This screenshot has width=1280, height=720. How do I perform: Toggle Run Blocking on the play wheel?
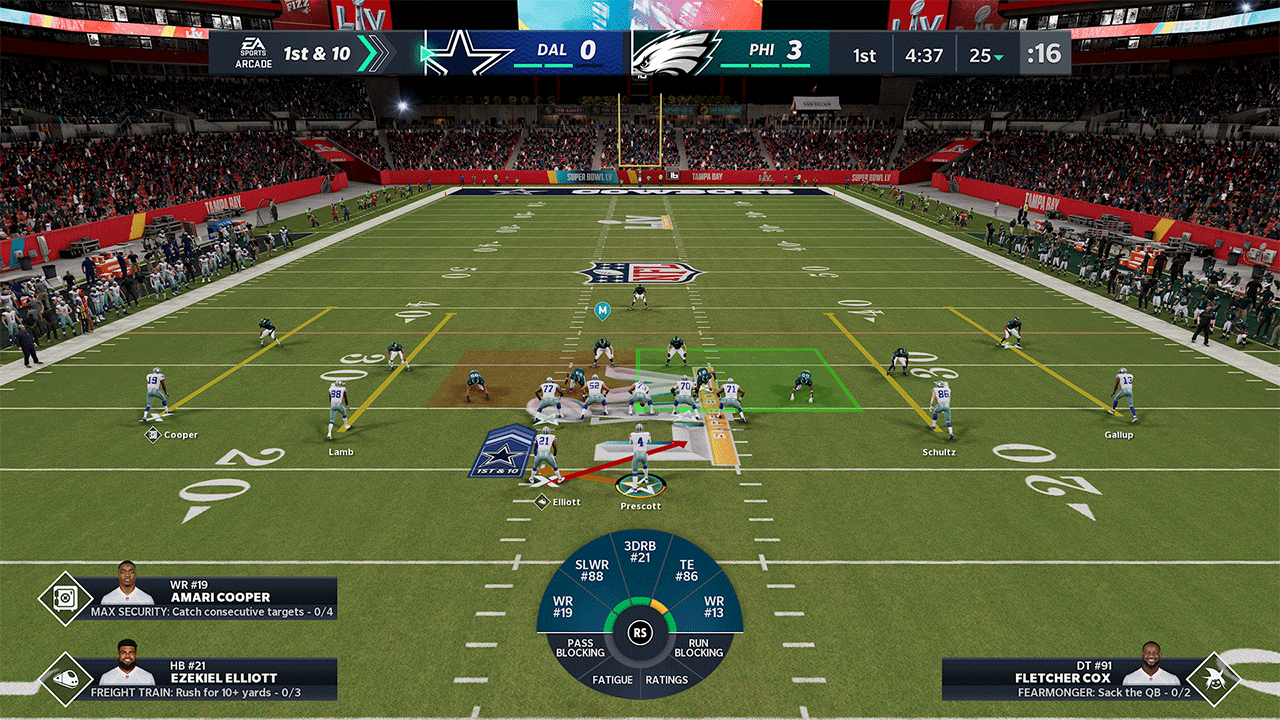pos(697,648)
